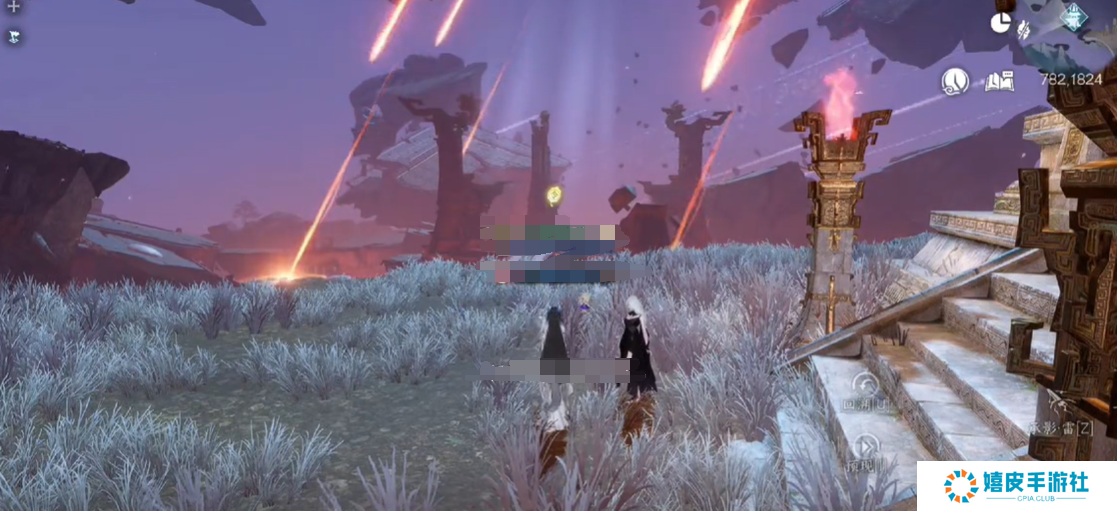Open the teal diamond emblem icon

tap(1075, 17)
